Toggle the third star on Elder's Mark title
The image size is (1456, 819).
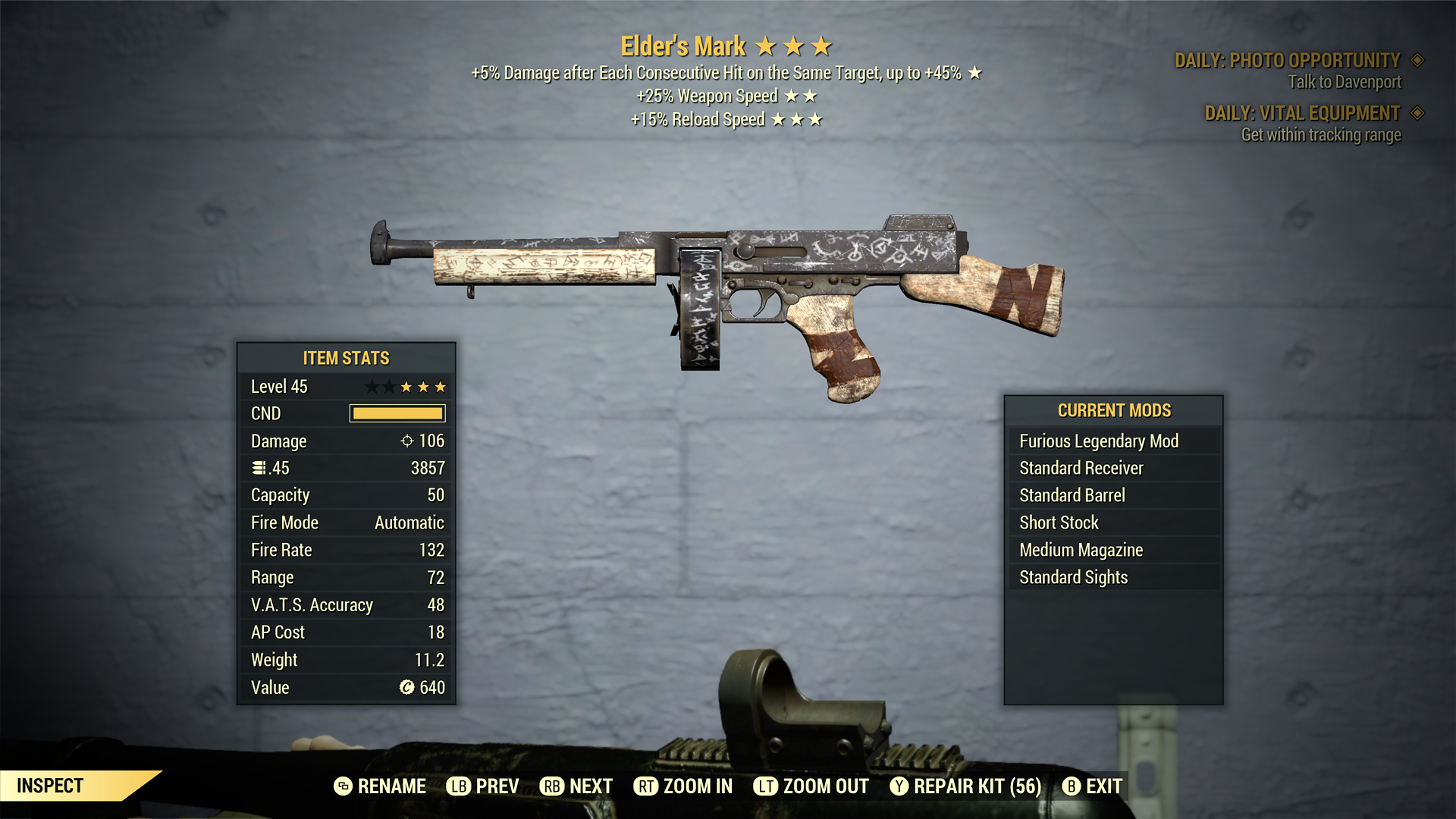821,45
